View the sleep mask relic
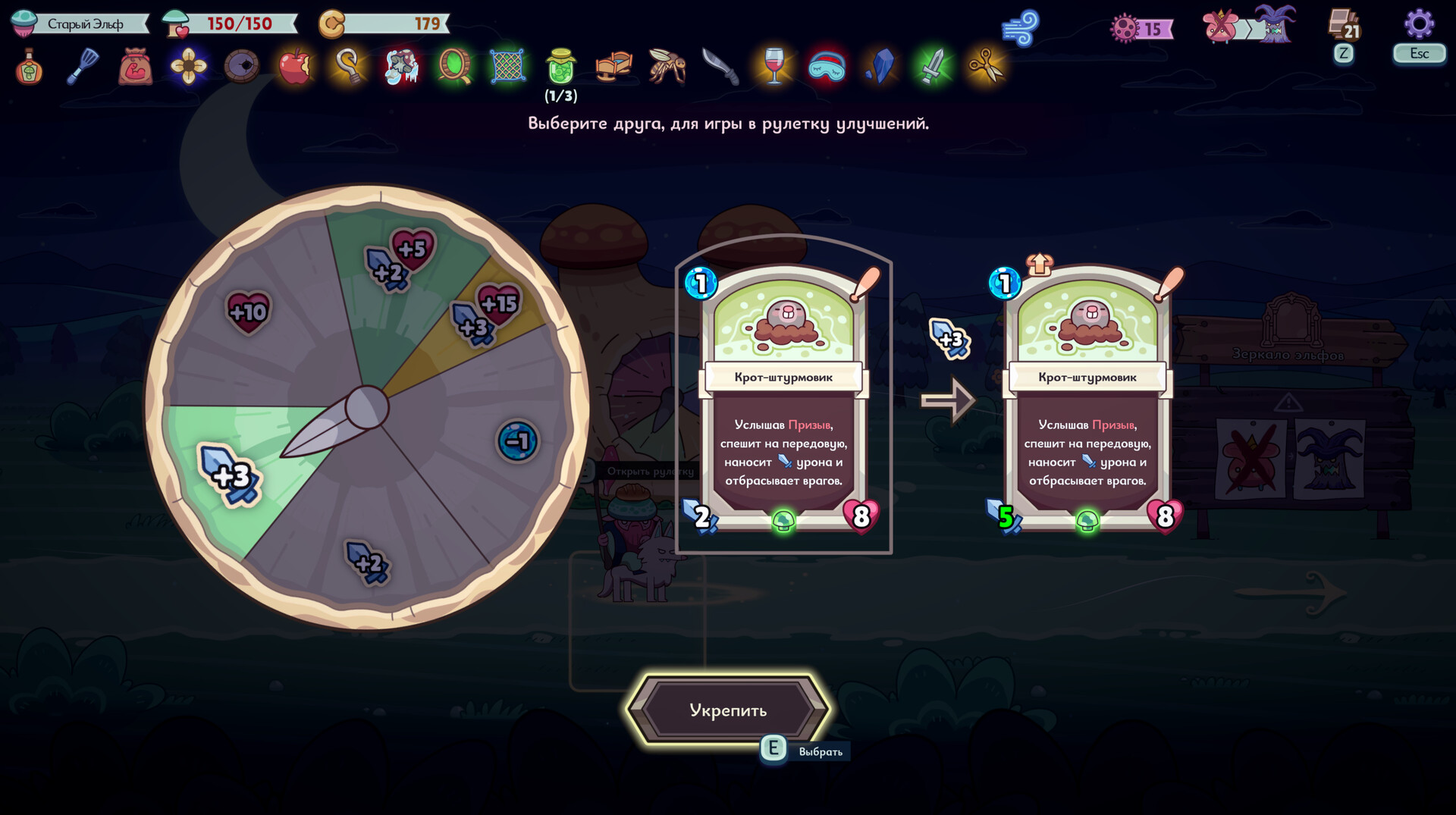 tap(827, 67)
